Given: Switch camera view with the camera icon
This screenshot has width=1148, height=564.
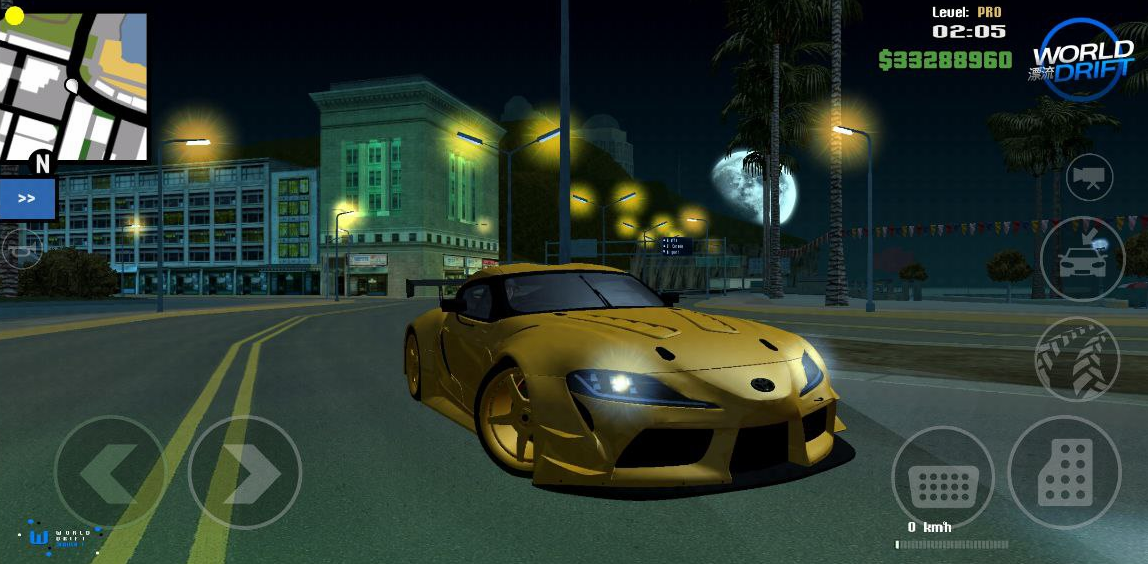Looking at the screenshot, I should coord(1089,179).
